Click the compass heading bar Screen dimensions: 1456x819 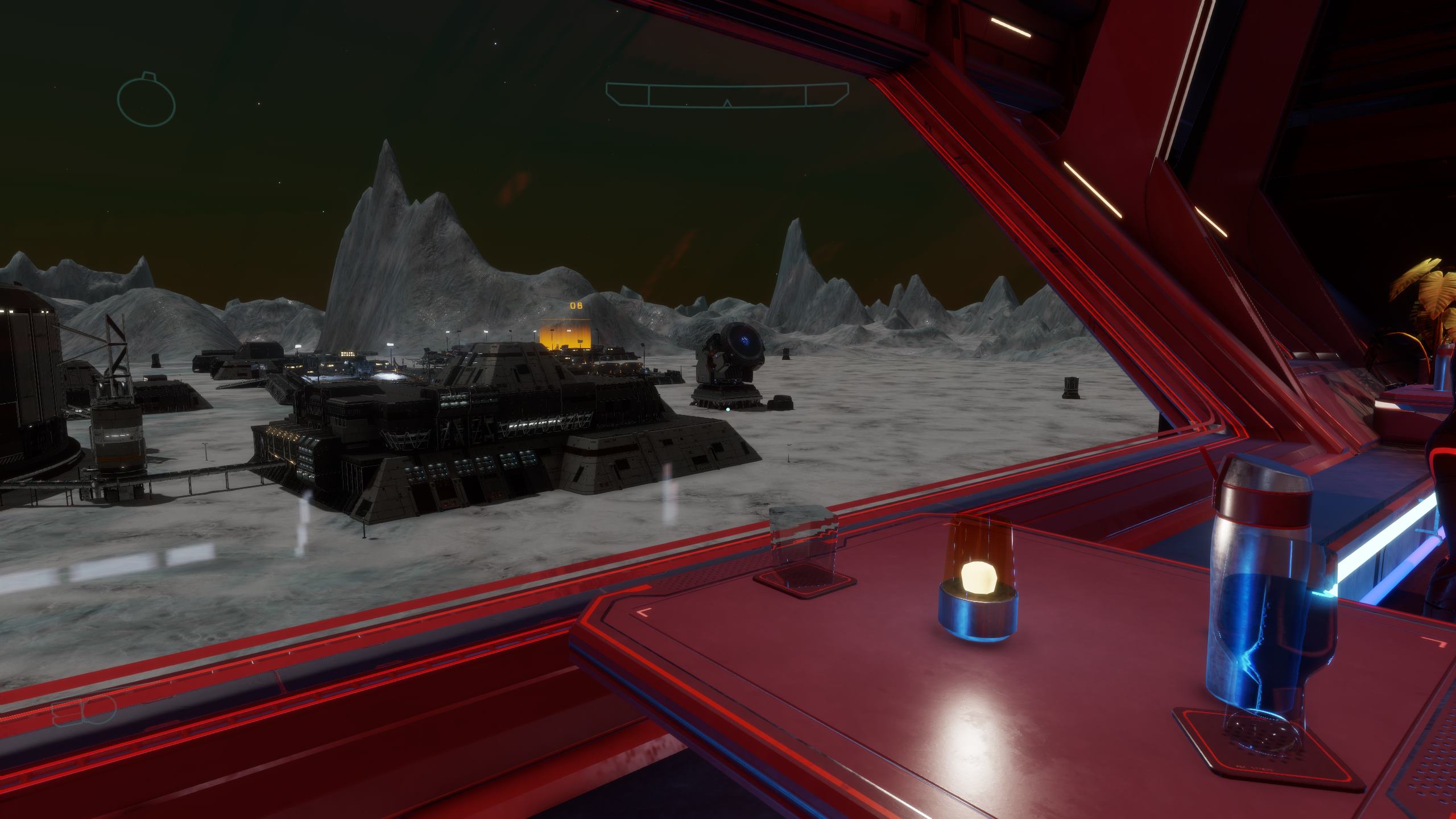[x=727, y=95]
